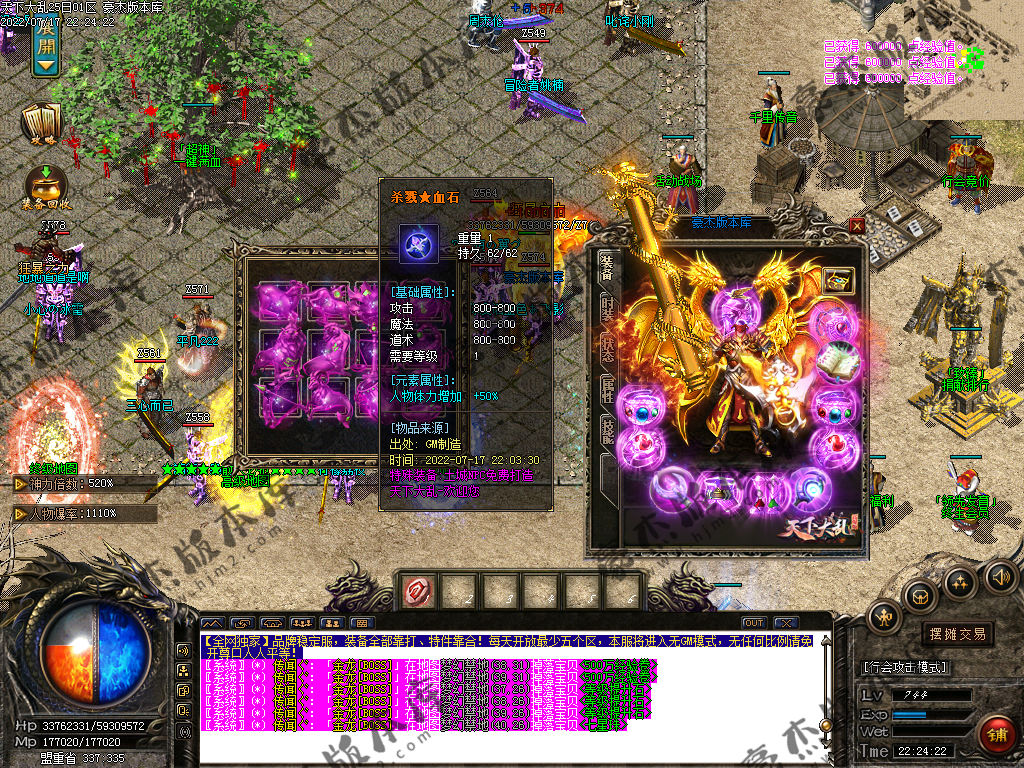
Task: Select the 属性 tab
Action: (x=607, y=390)
